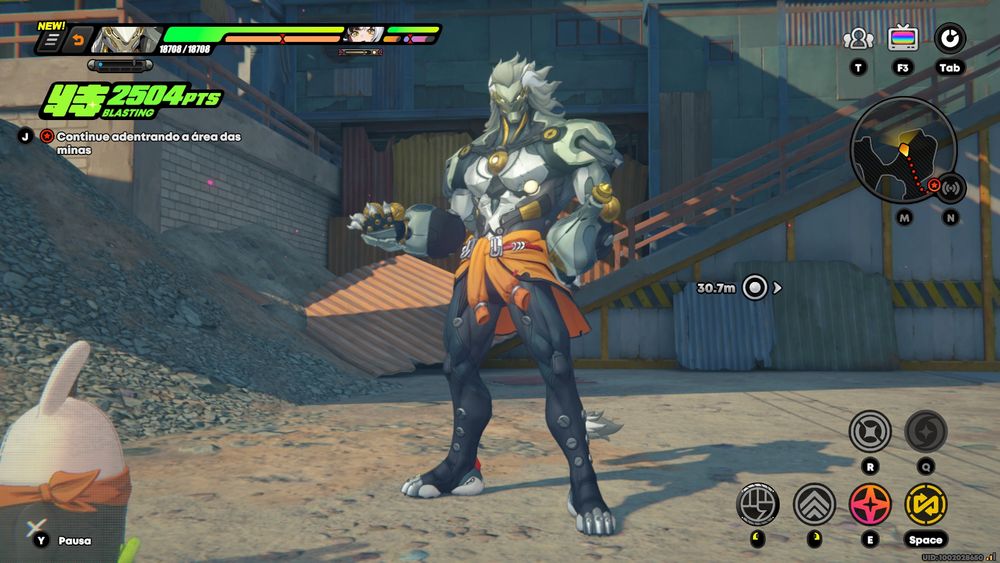Open the hamburger menu marked NEW

tap(50, 40)
